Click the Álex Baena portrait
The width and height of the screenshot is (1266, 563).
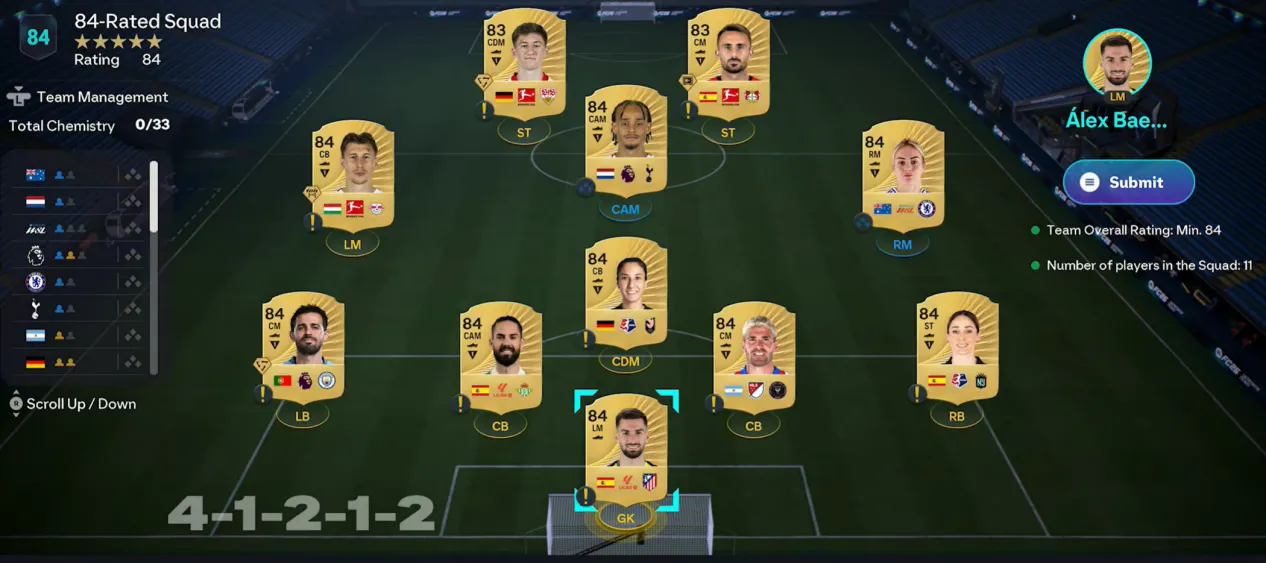point(1116,63)
